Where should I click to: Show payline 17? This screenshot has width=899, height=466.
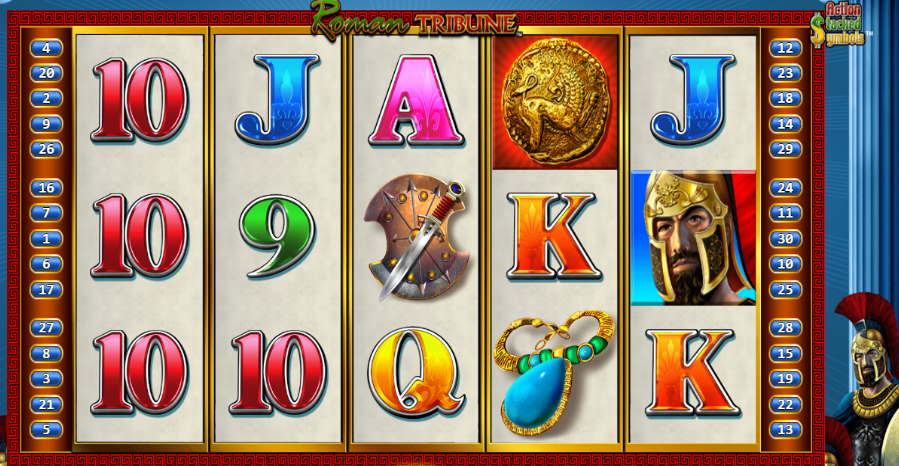coord(46,290)
